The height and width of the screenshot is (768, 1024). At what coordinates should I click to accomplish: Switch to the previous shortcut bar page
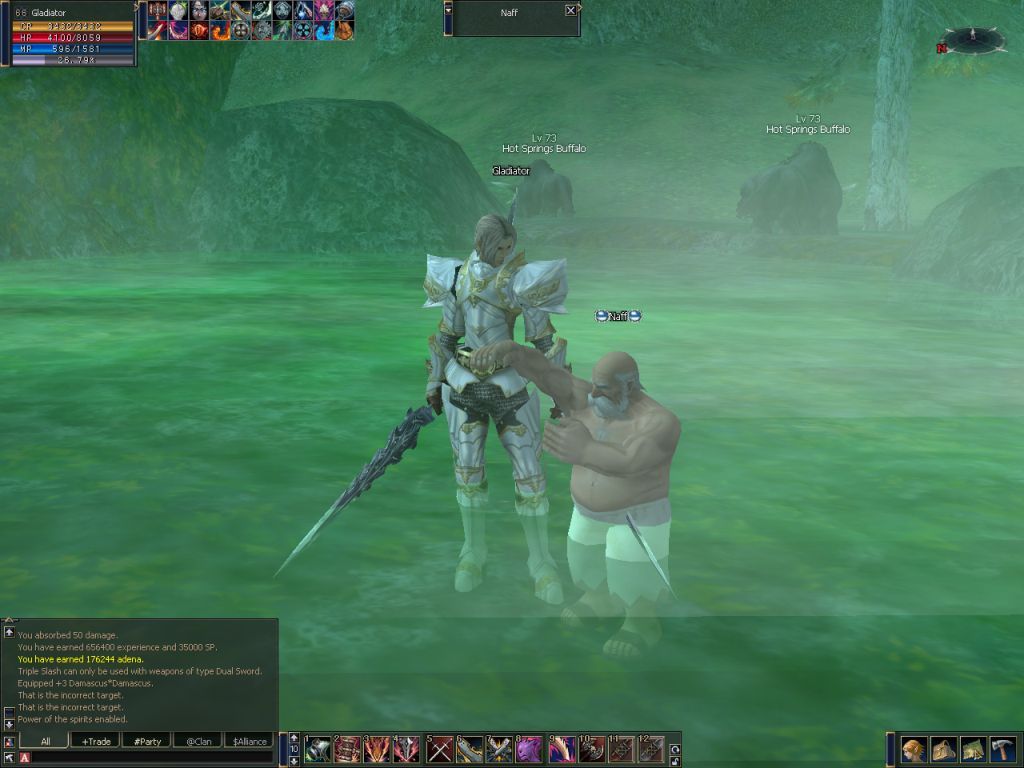[294, 738]
